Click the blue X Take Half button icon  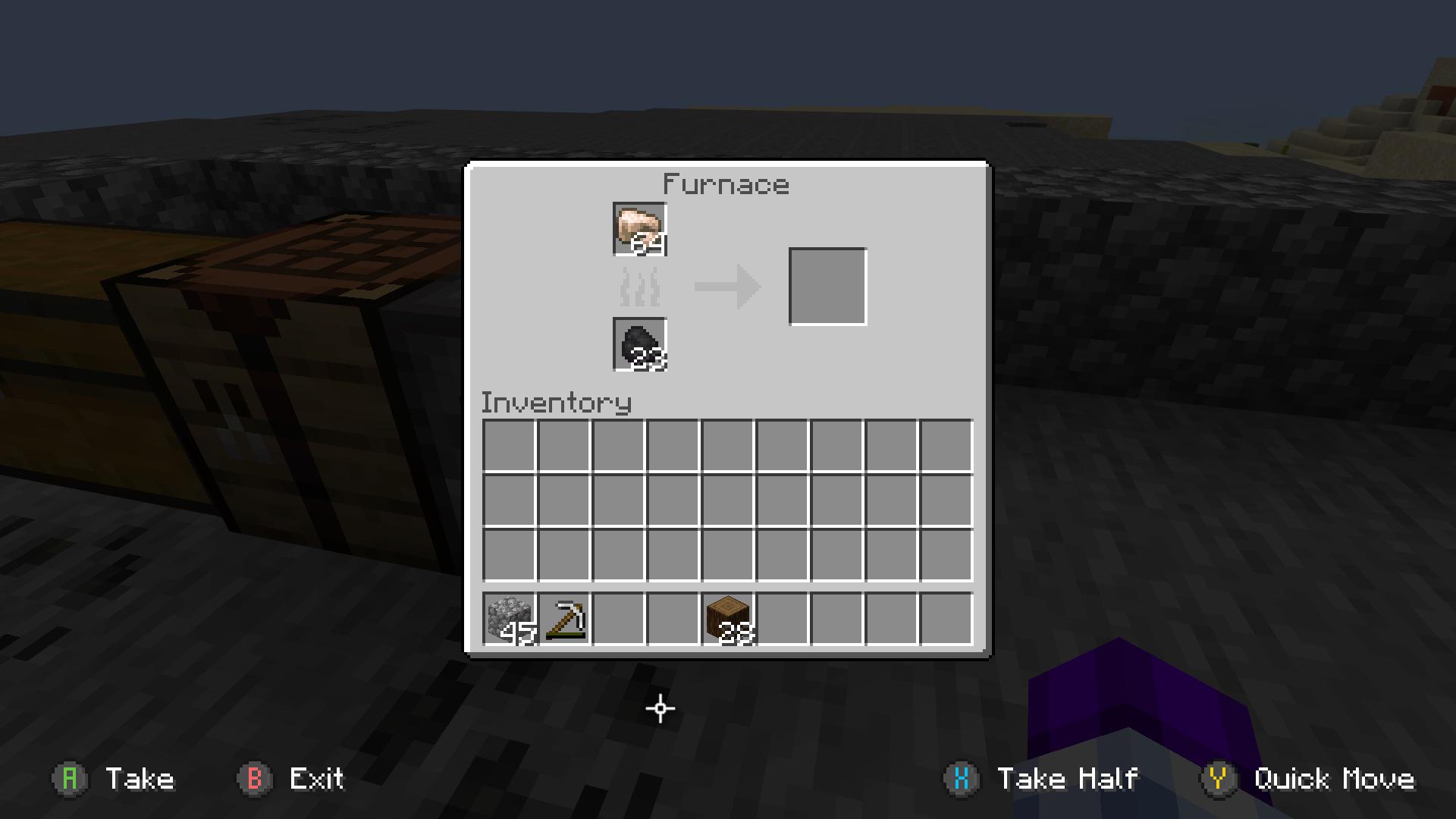point(962,779)
